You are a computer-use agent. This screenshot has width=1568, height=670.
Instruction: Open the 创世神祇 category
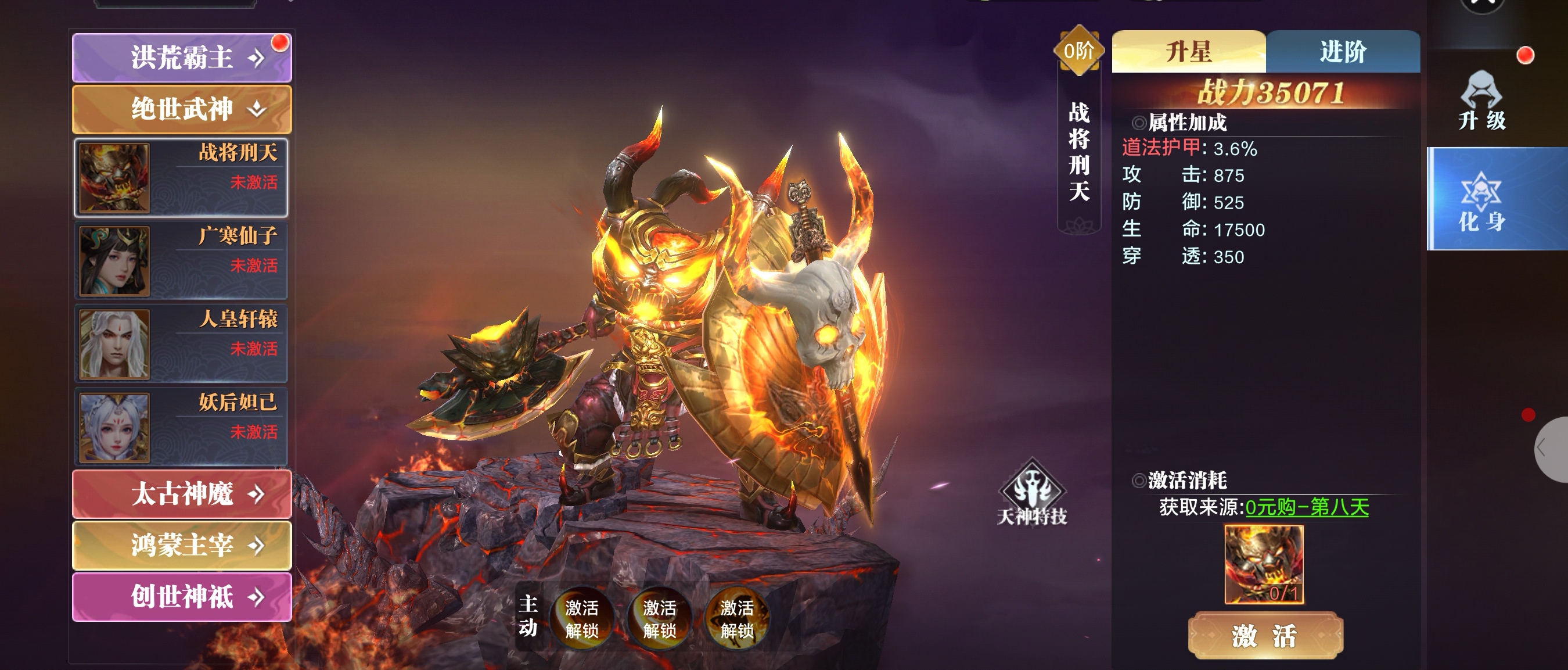tap(181, 597)
